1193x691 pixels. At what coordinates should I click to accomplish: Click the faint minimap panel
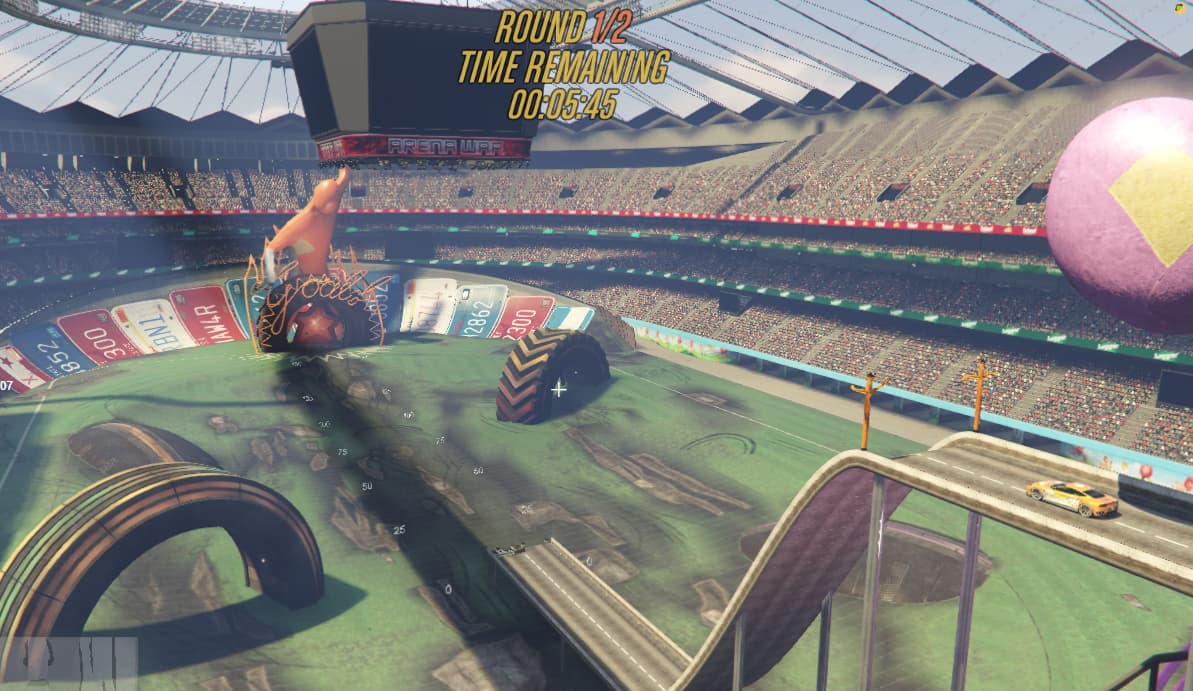68,662
